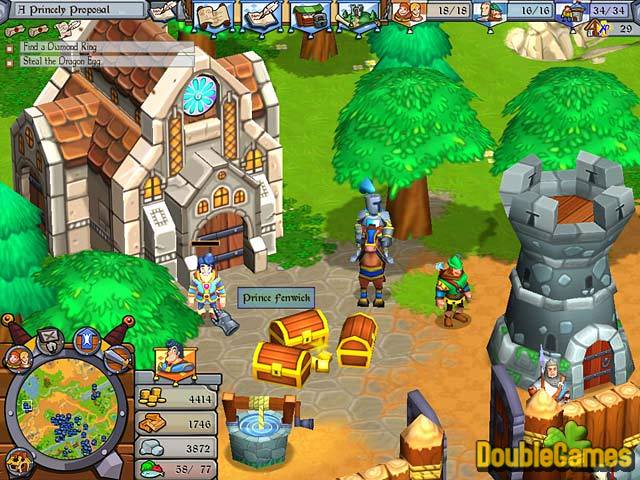The width and height of the screenshot is (640, 480).
Task: Open the quill-and-book journal banner
Action: pos(259,15)
